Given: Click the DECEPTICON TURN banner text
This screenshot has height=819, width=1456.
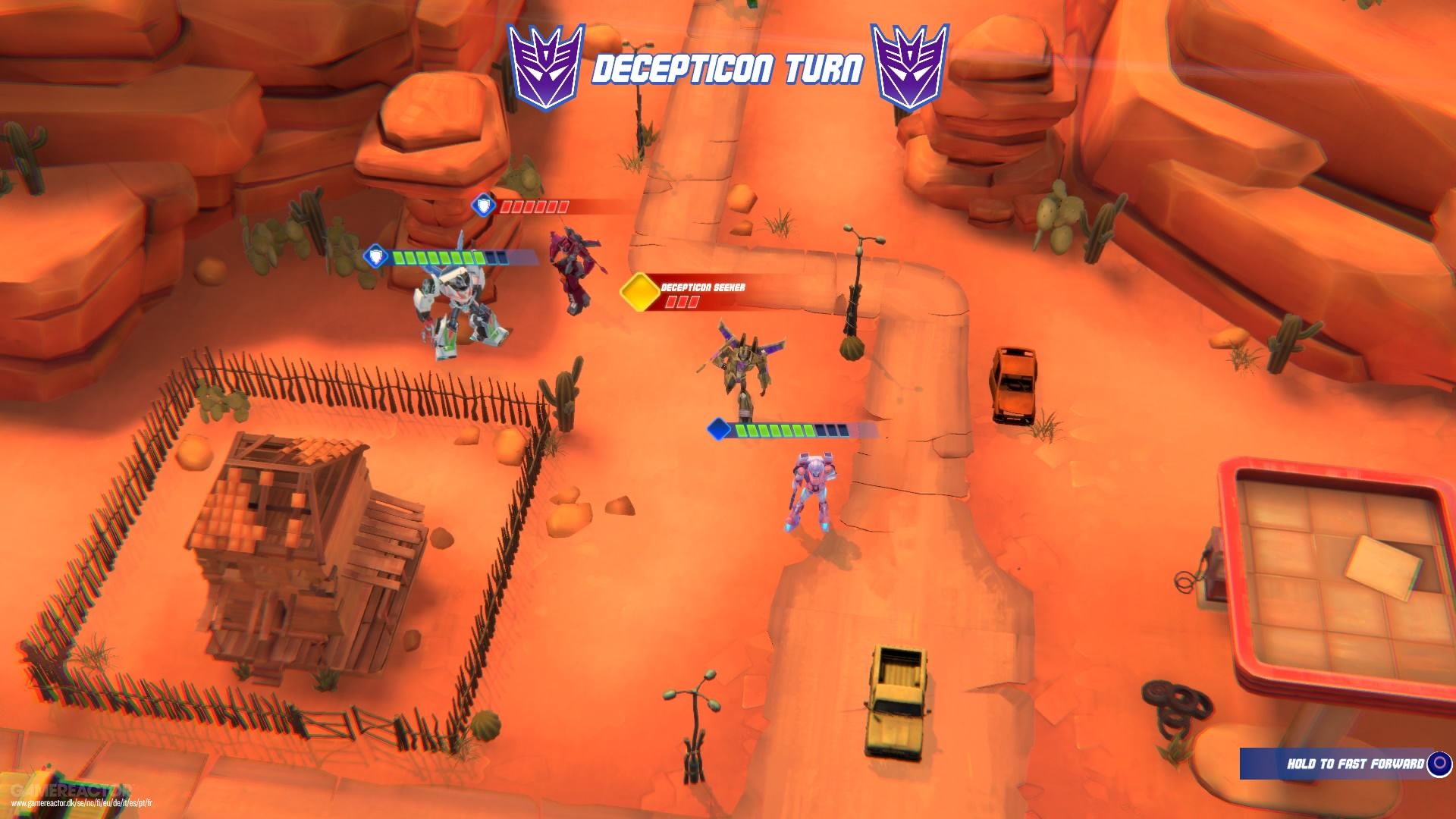Looking at the screenshot, I should pyautogui.click(x=728, y=67).
